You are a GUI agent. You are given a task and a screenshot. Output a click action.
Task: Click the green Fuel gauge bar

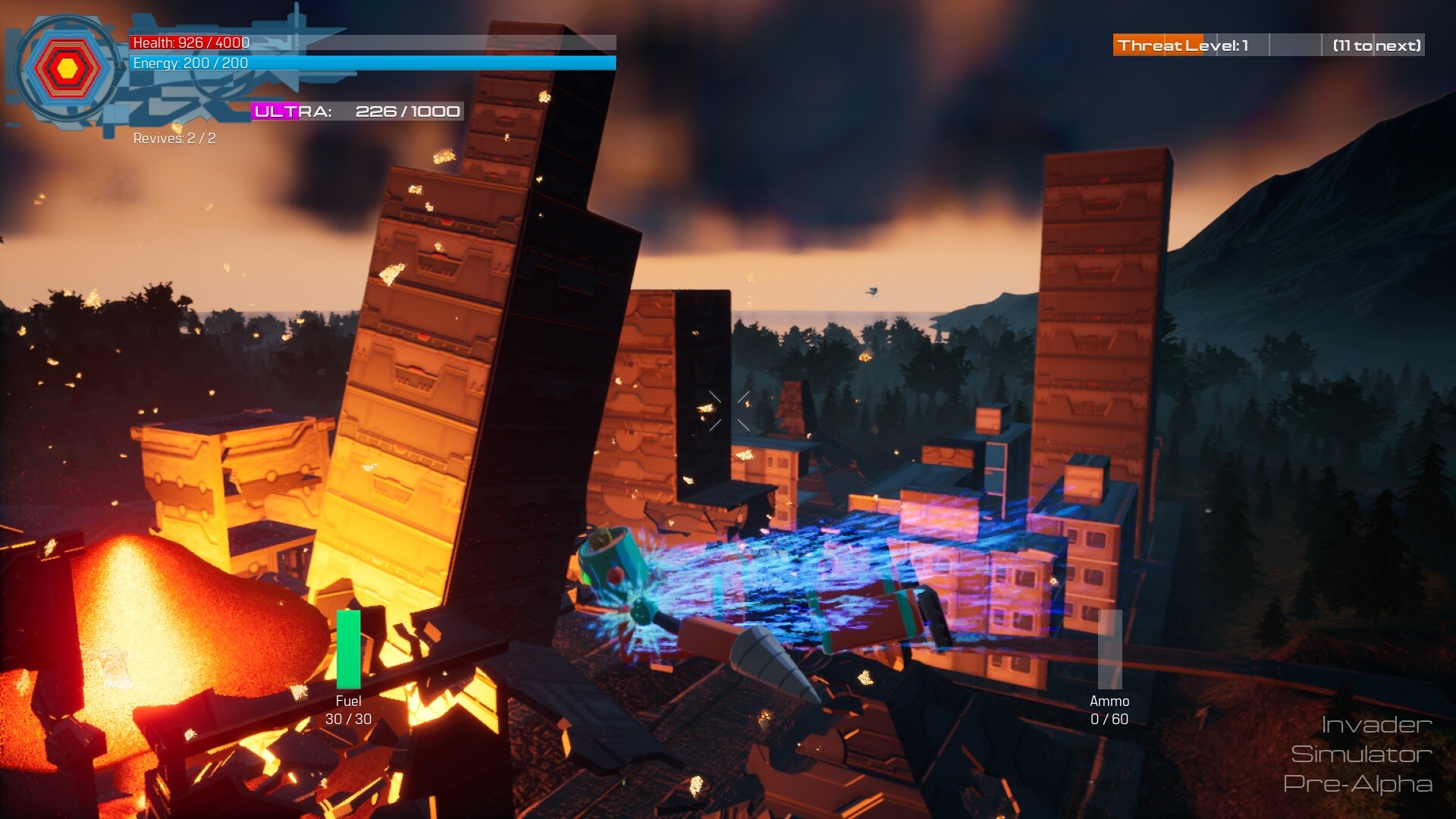point(347,648)
